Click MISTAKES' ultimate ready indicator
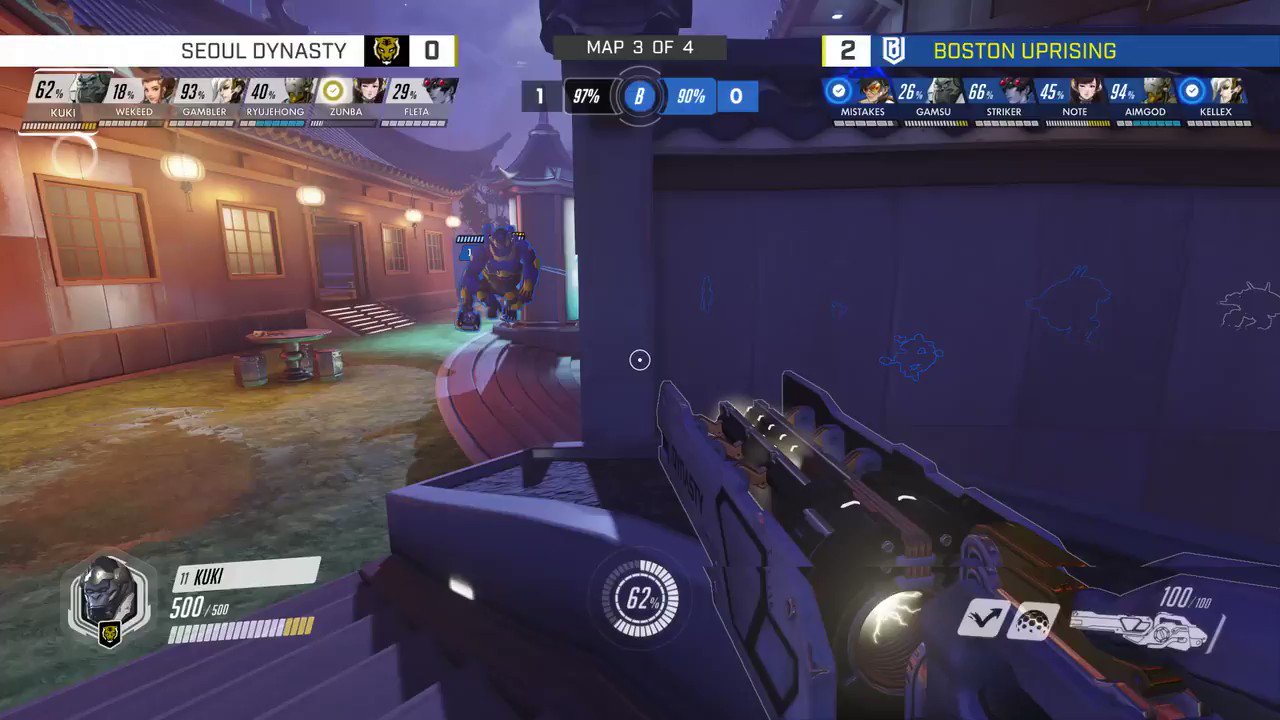Image resolution: width=1280 pixels, height=720 pixels. (840, 92)
